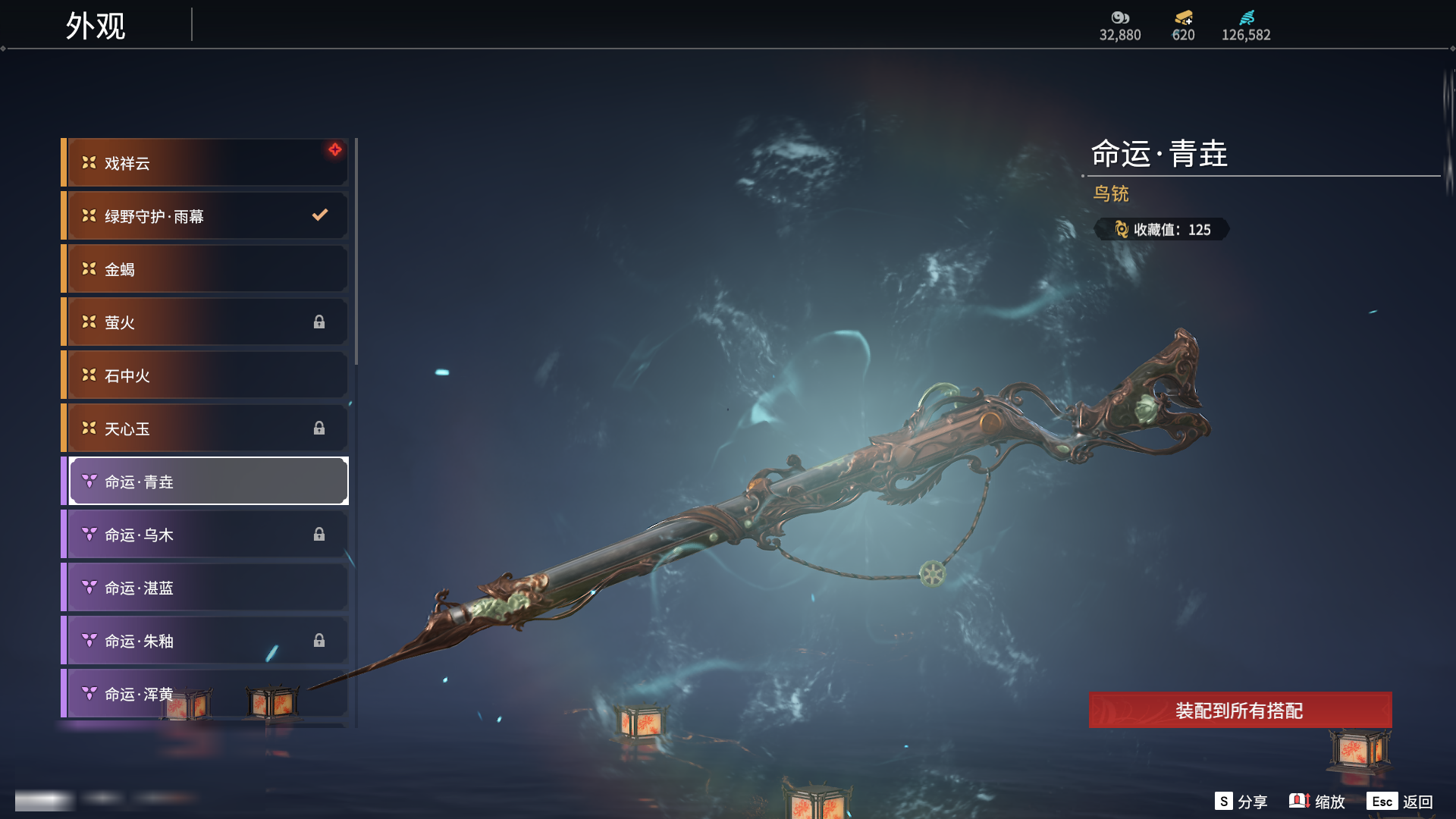Return with the 返回 button
1456x819 pixels.
coord(1400,802)
